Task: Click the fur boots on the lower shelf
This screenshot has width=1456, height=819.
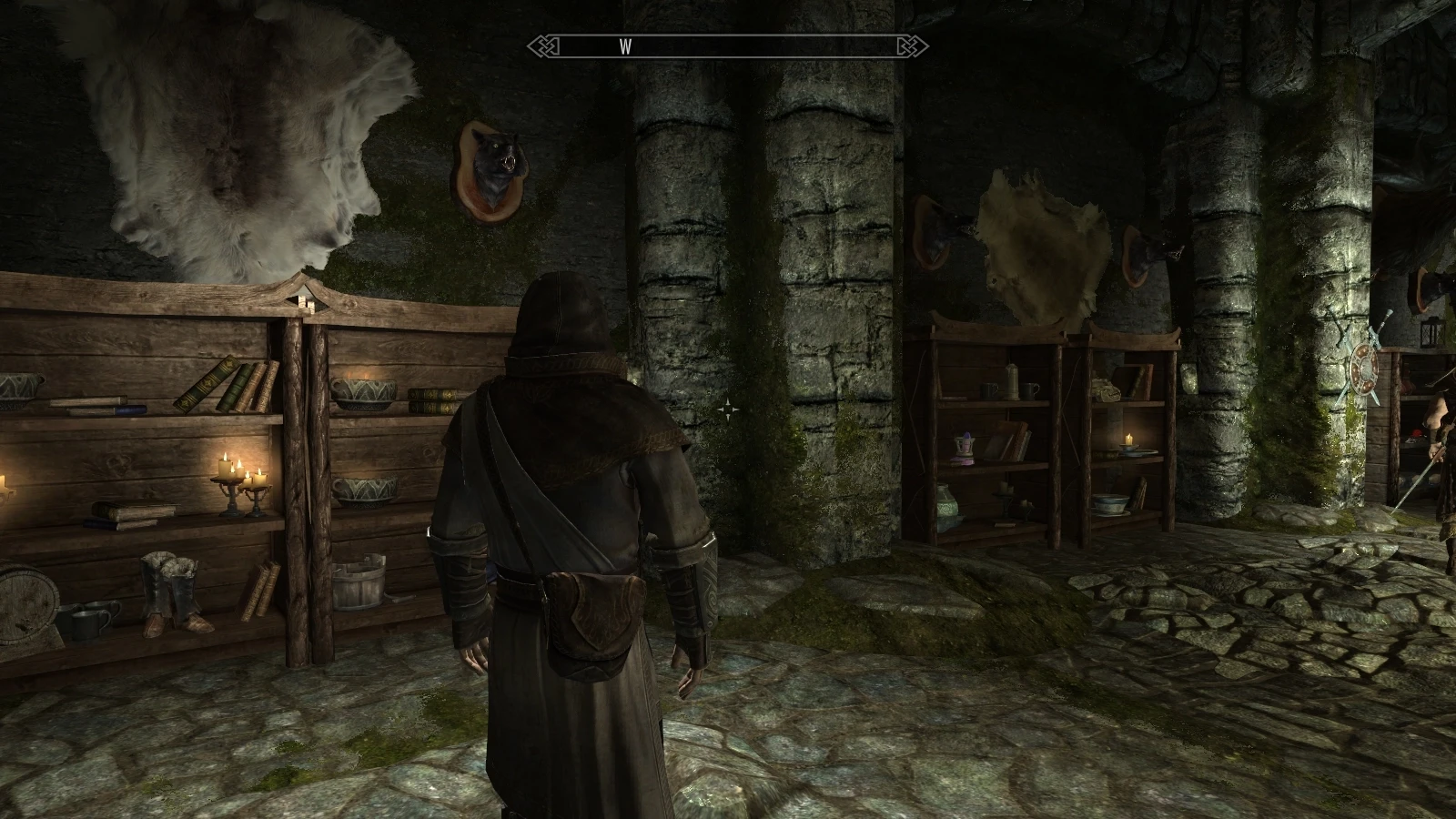Action: tap(171, 597)
